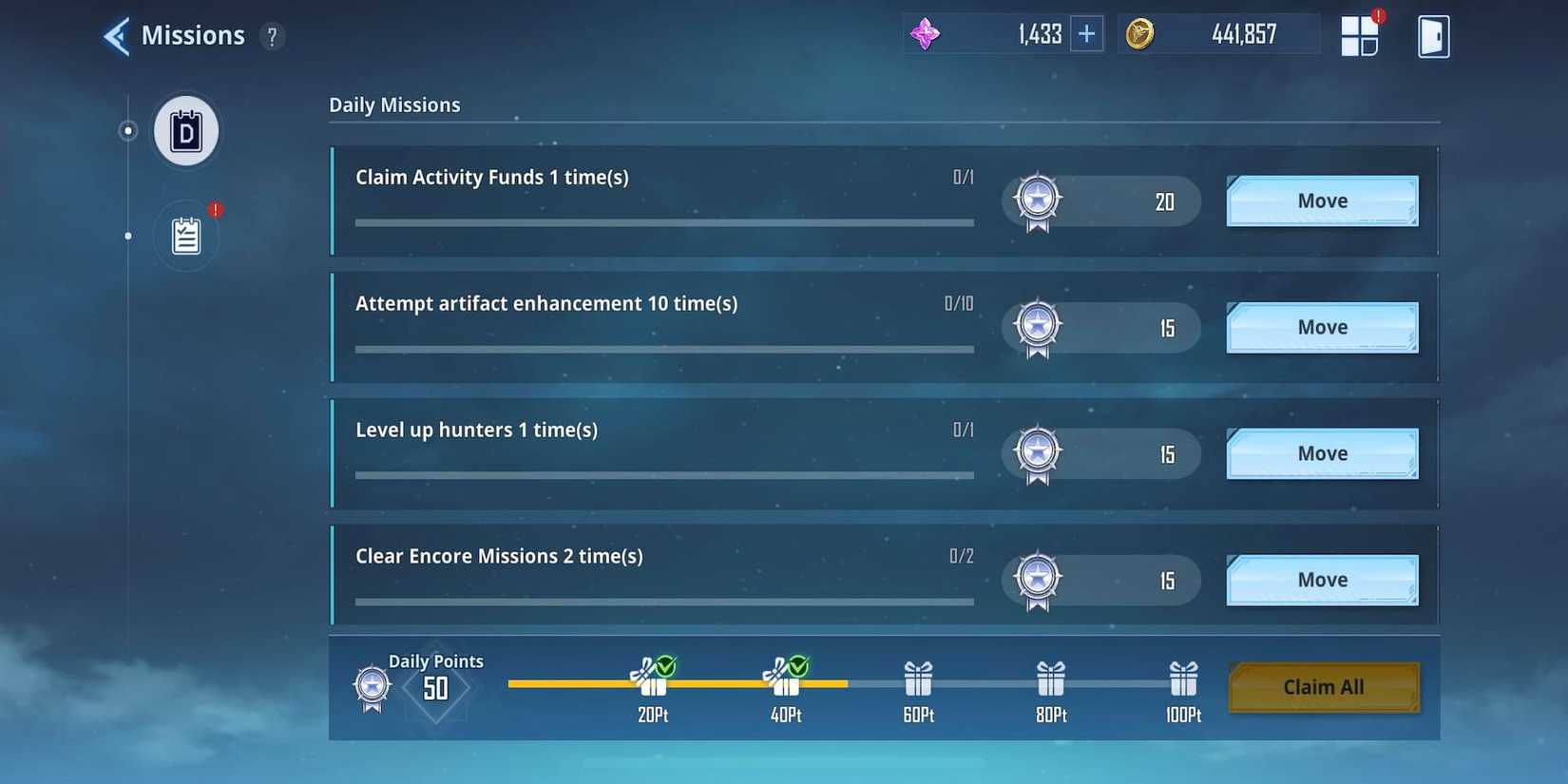Tap the 100Pt gift box reward
The width and height of the screenshot is (1568, 784).
tap(1182, 677)
